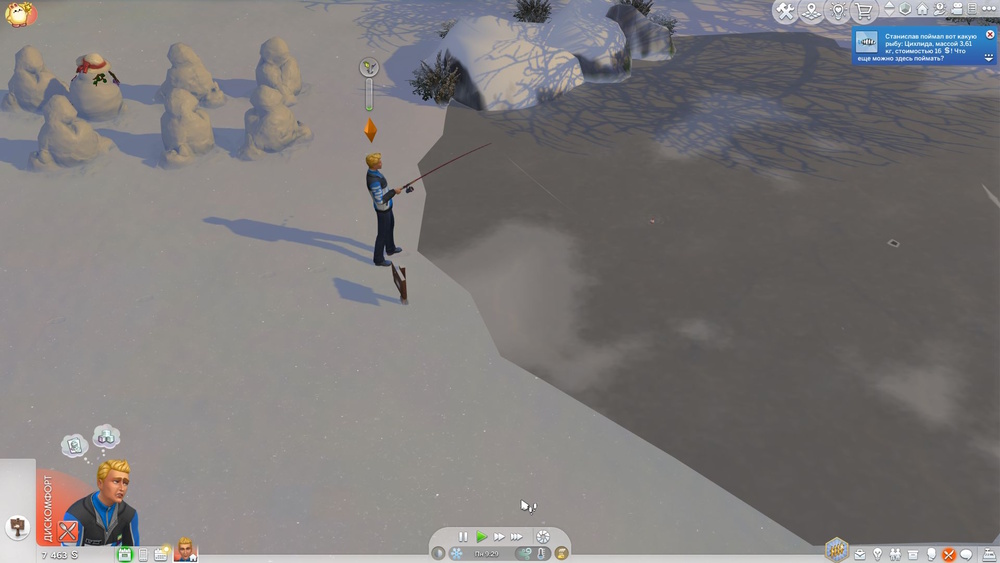Image resolution: width=1000 pixels, height=563 pixels.
Task: Set game speed to normal play
Action: pos(481,537)
